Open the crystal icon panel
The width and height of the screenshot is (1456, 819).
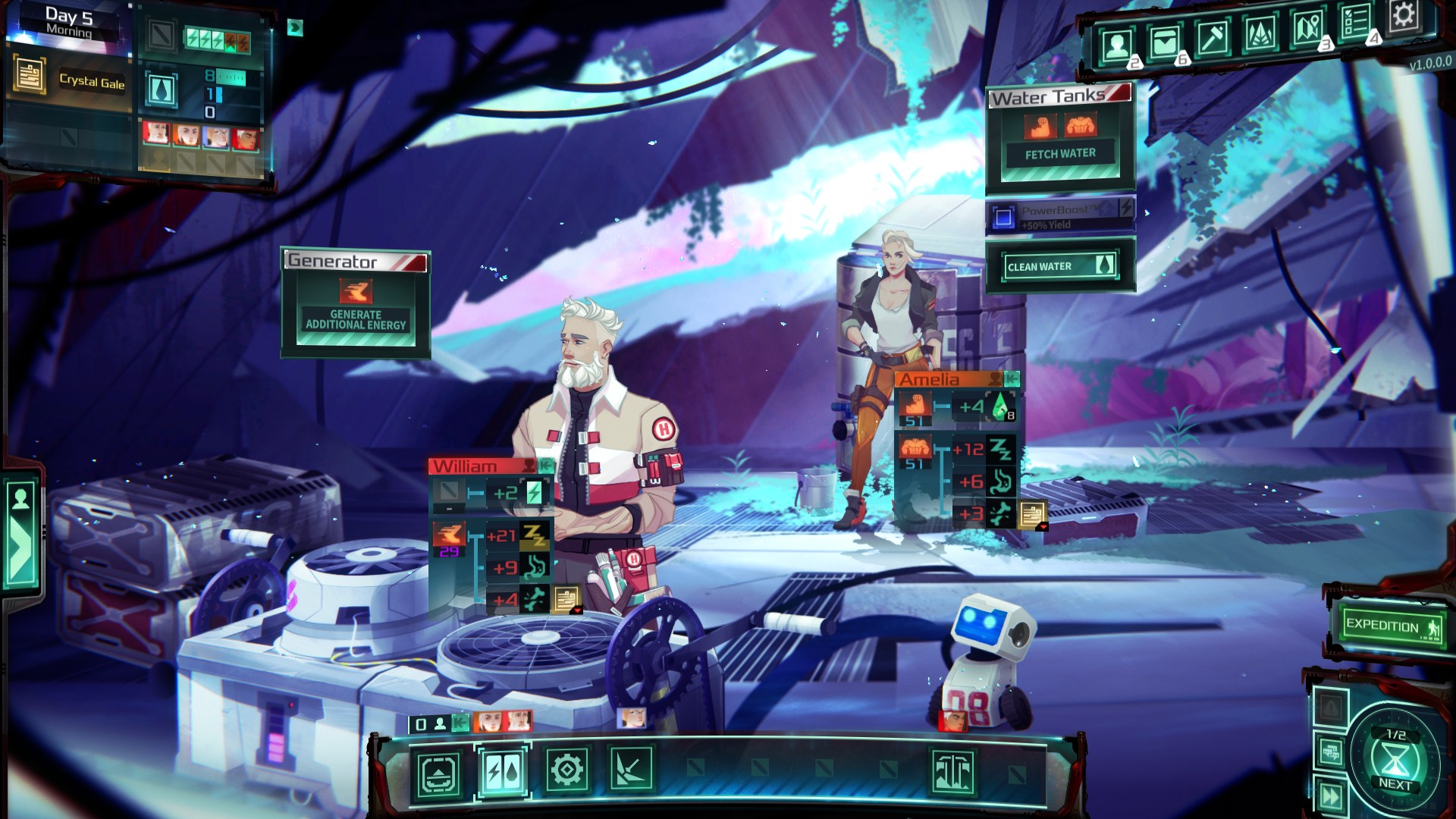click(1259, 34)
